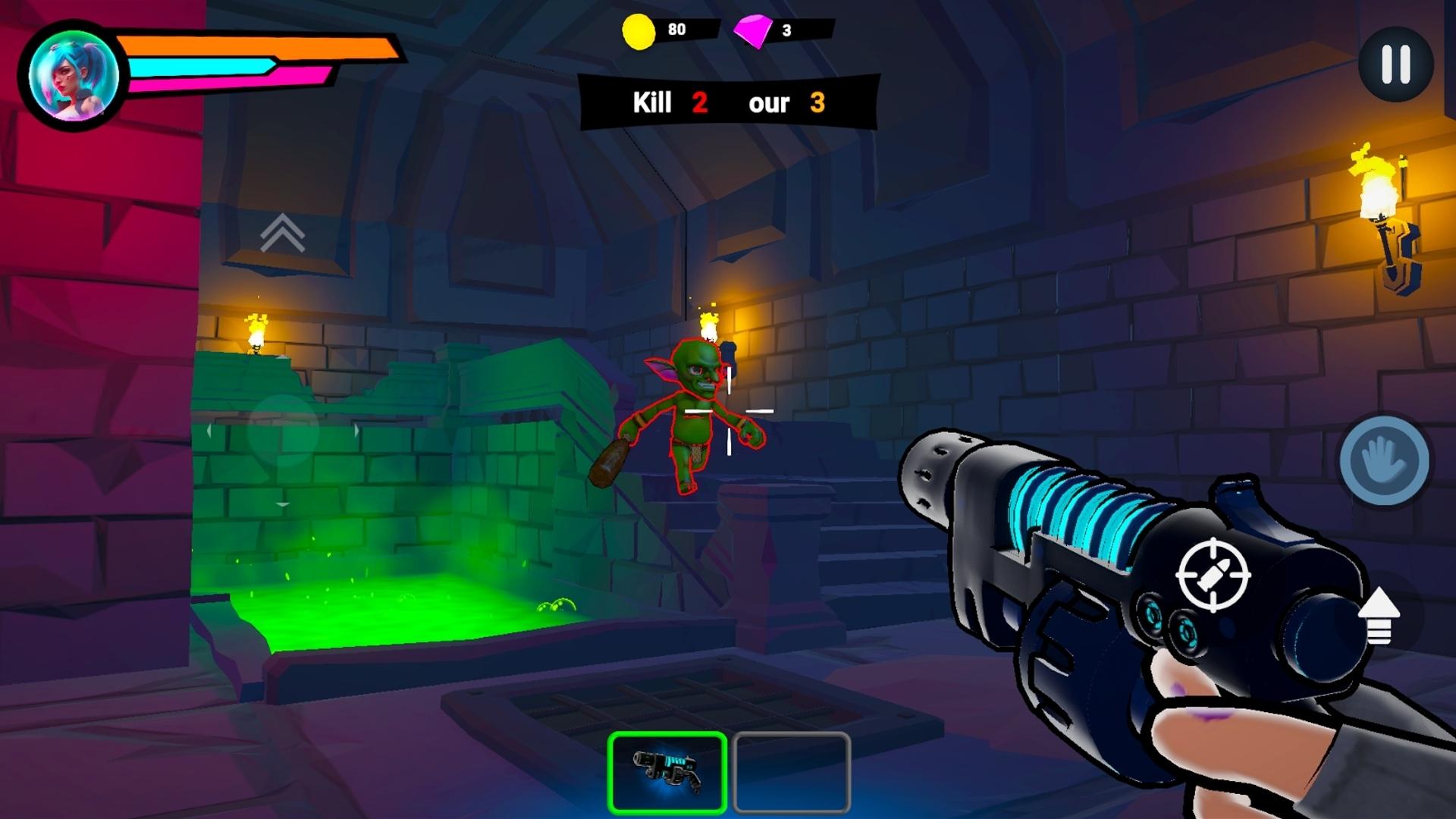Select the blue blaster weapon slot

(667, 772)
